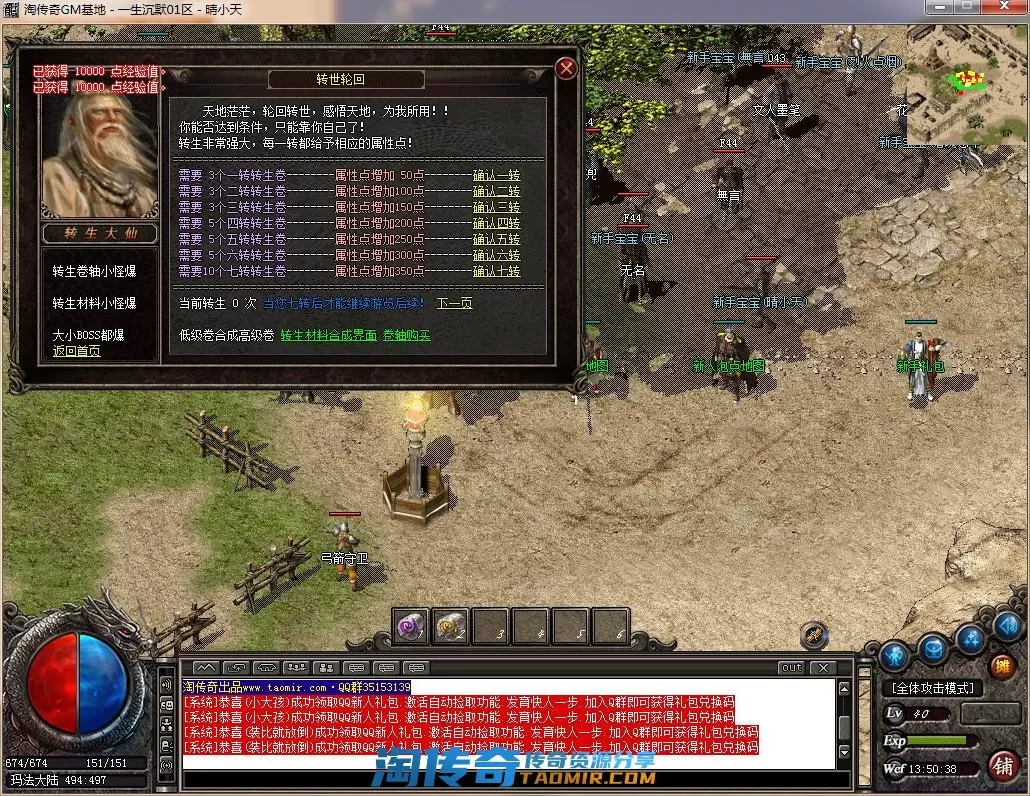The width and height of the screenshot is (1030, 796).
Task: Use the golden scroll item in hotbar slot 2
Action: tap(451, 626)
